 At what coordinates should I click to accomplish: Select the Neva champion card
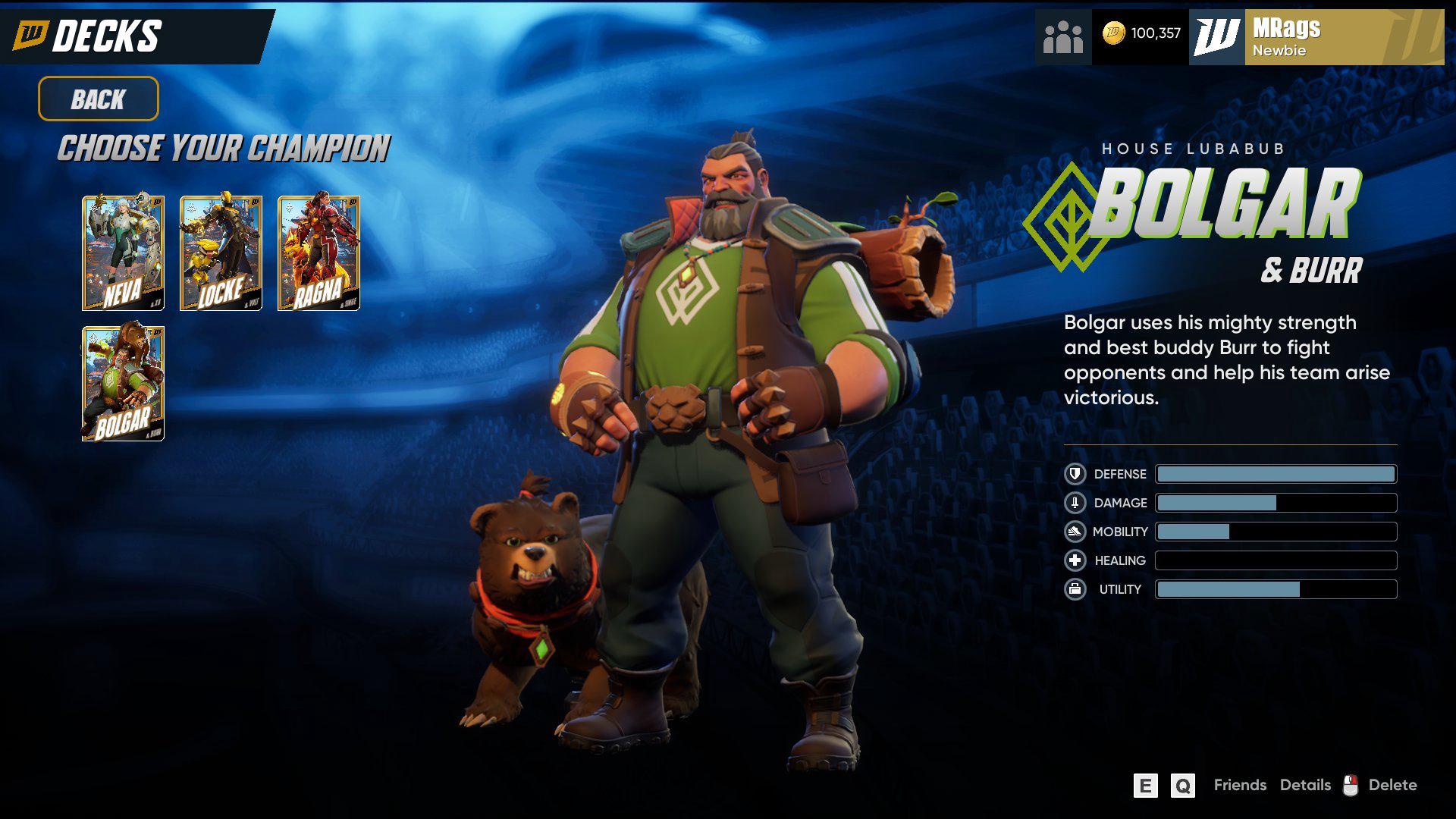point(123,253)
